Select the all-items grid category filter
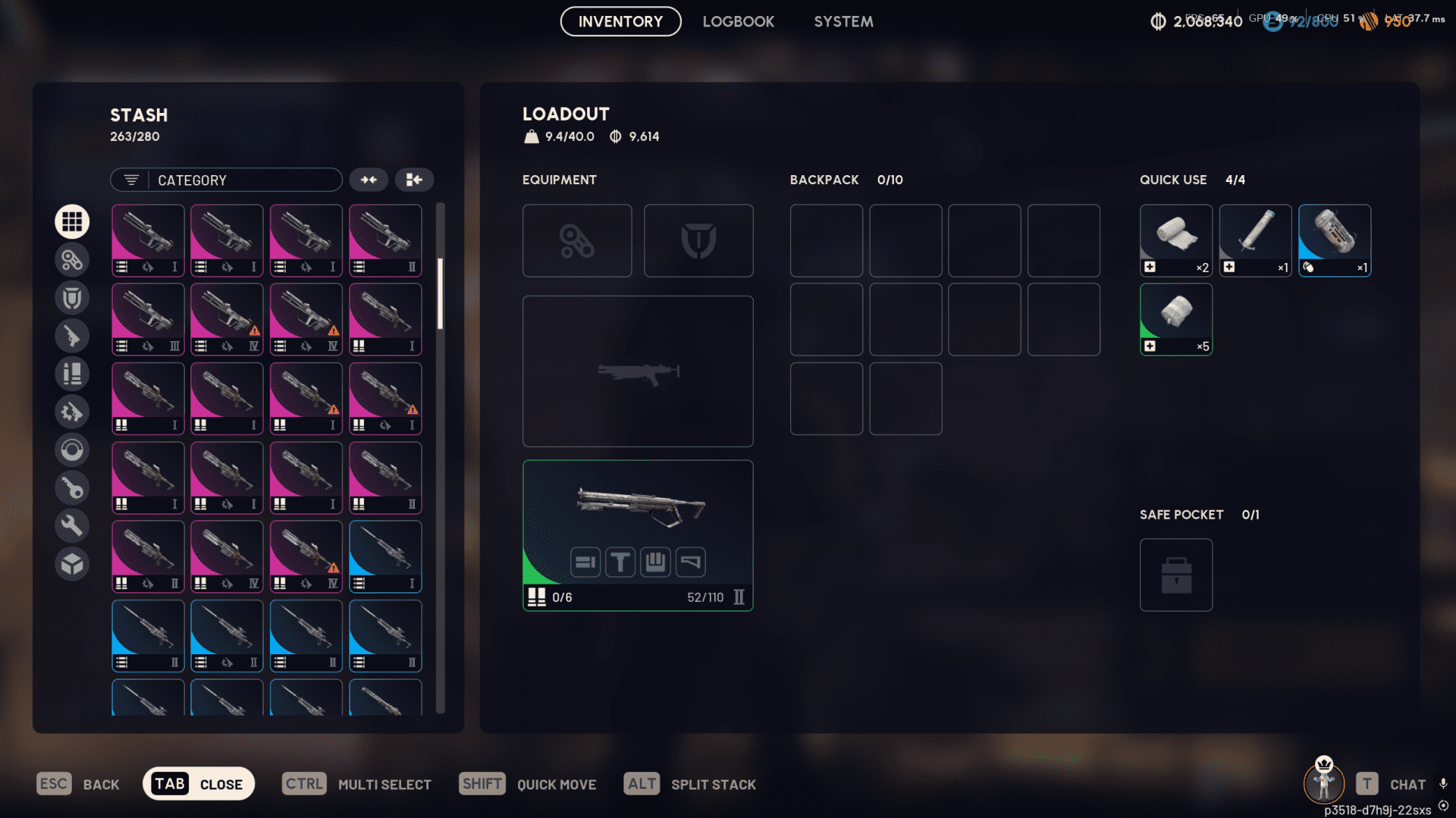1456x818 pixels. (72, 221)
